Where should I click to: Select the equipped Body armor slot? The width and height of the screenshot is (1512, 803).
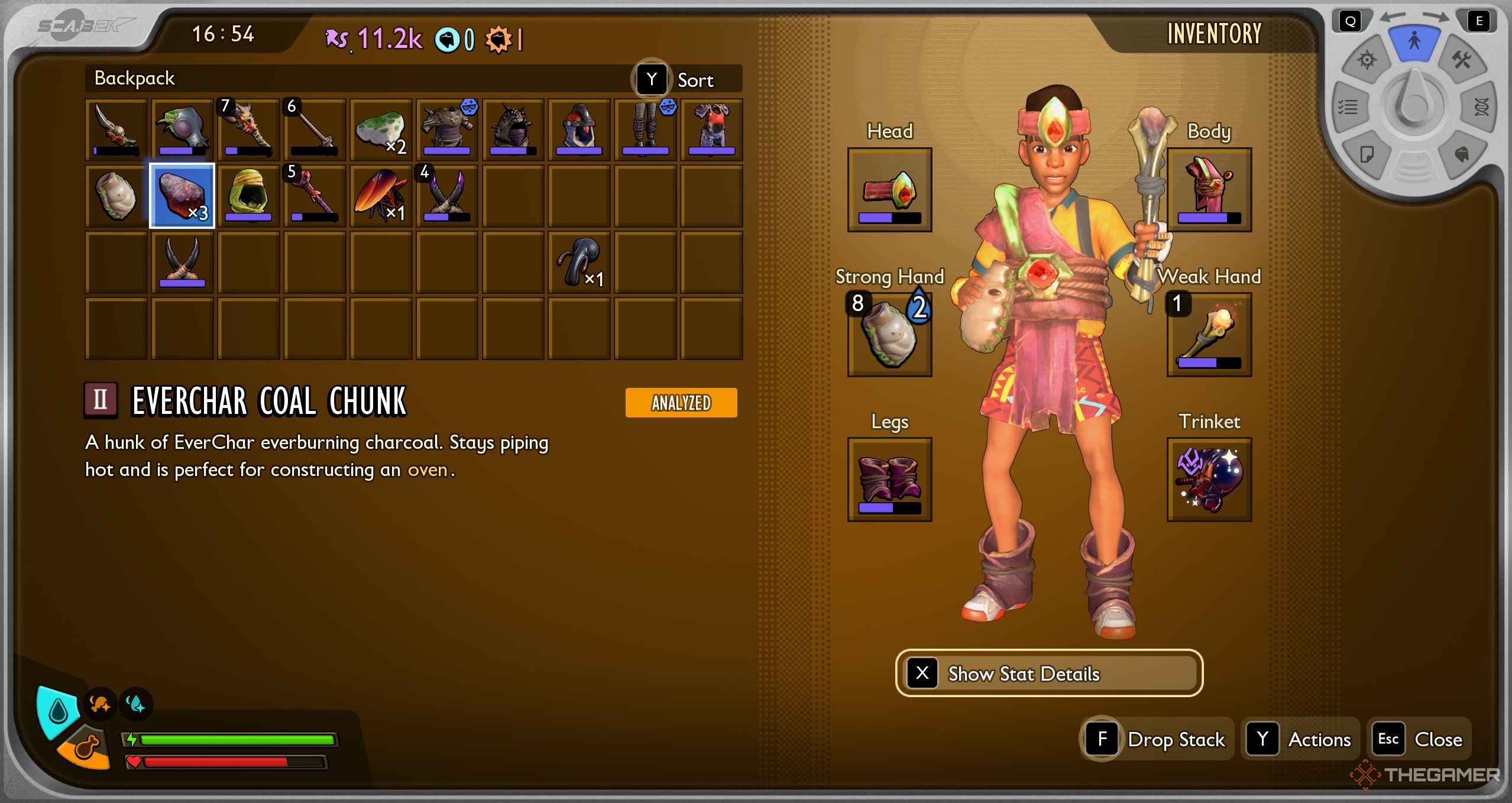(1209, 190)
